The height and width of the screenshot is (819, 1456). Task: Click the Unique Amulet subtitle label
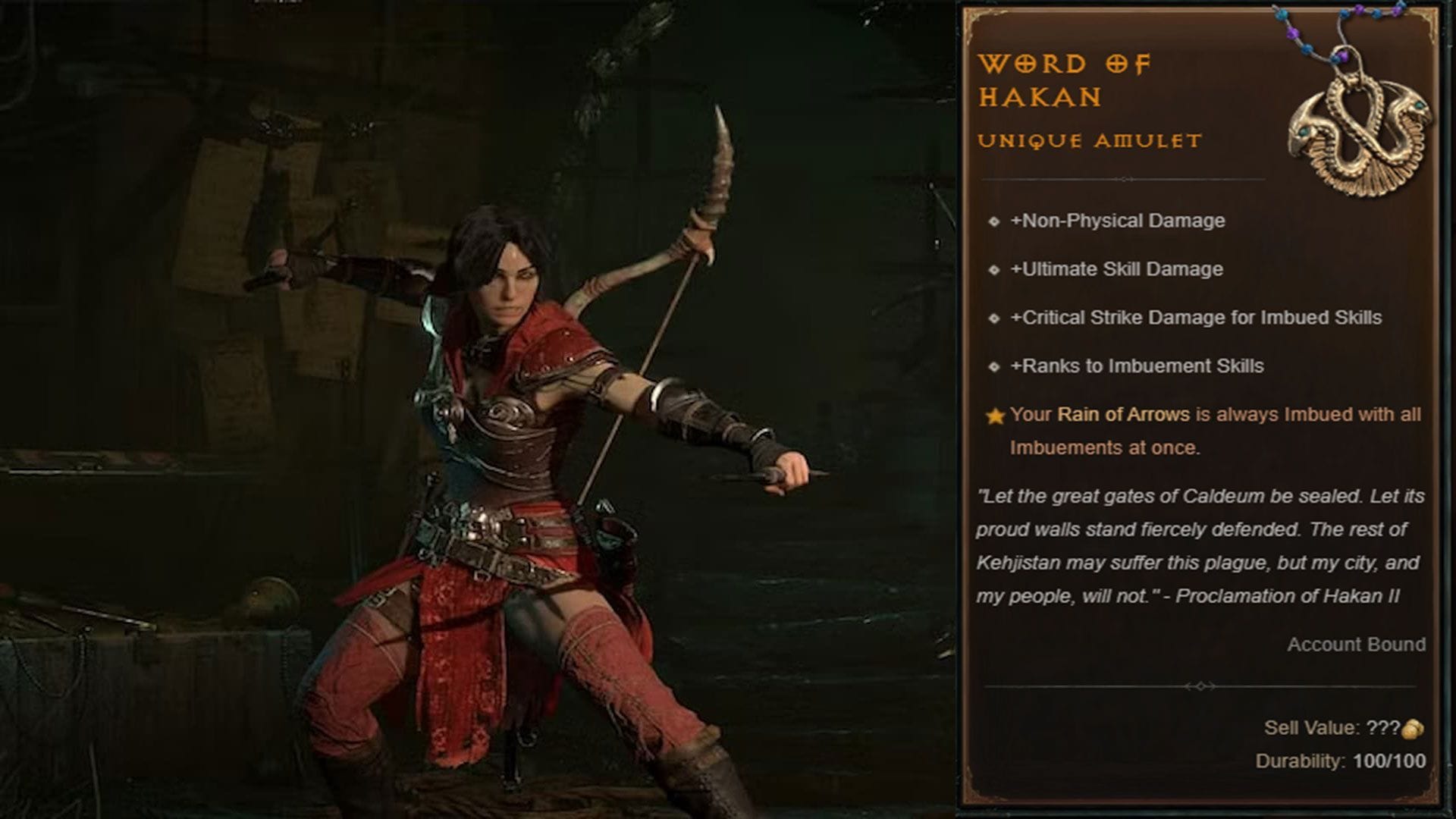pos(1090,140)
